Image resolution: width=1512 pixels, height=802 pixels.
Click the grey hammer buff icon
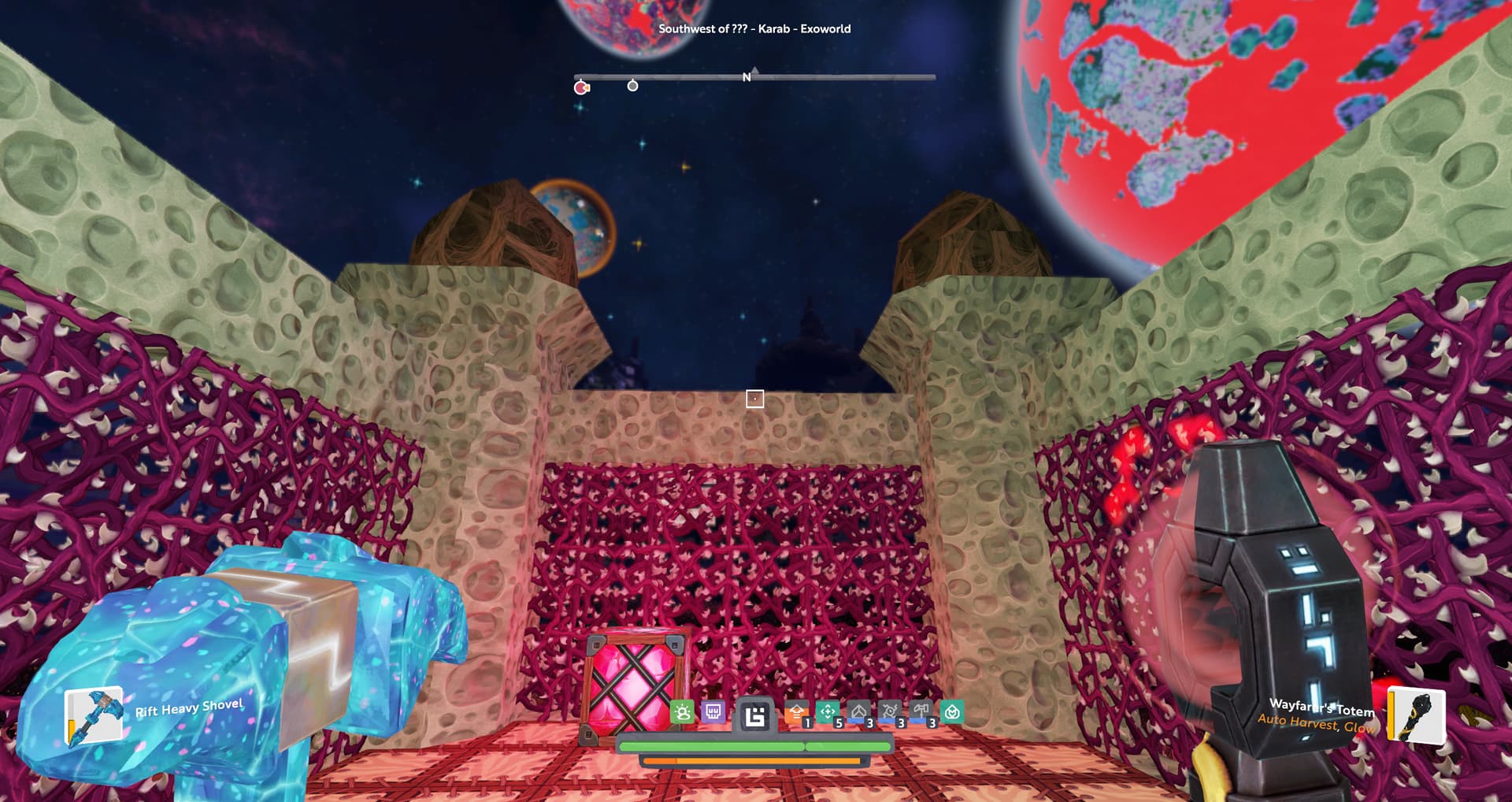click(921, 713)
